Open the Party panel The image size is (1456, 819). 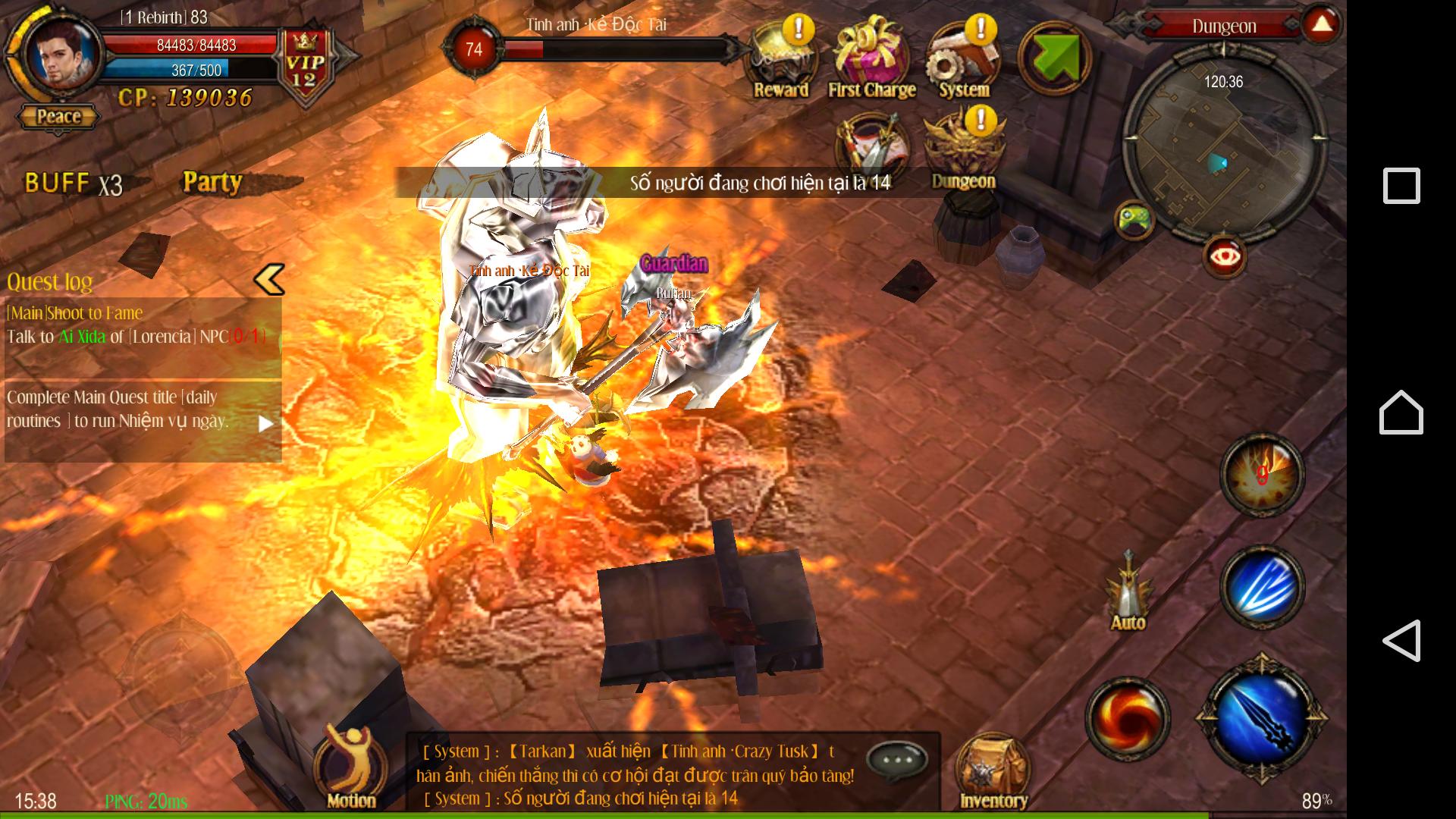[x=212, y=182]
